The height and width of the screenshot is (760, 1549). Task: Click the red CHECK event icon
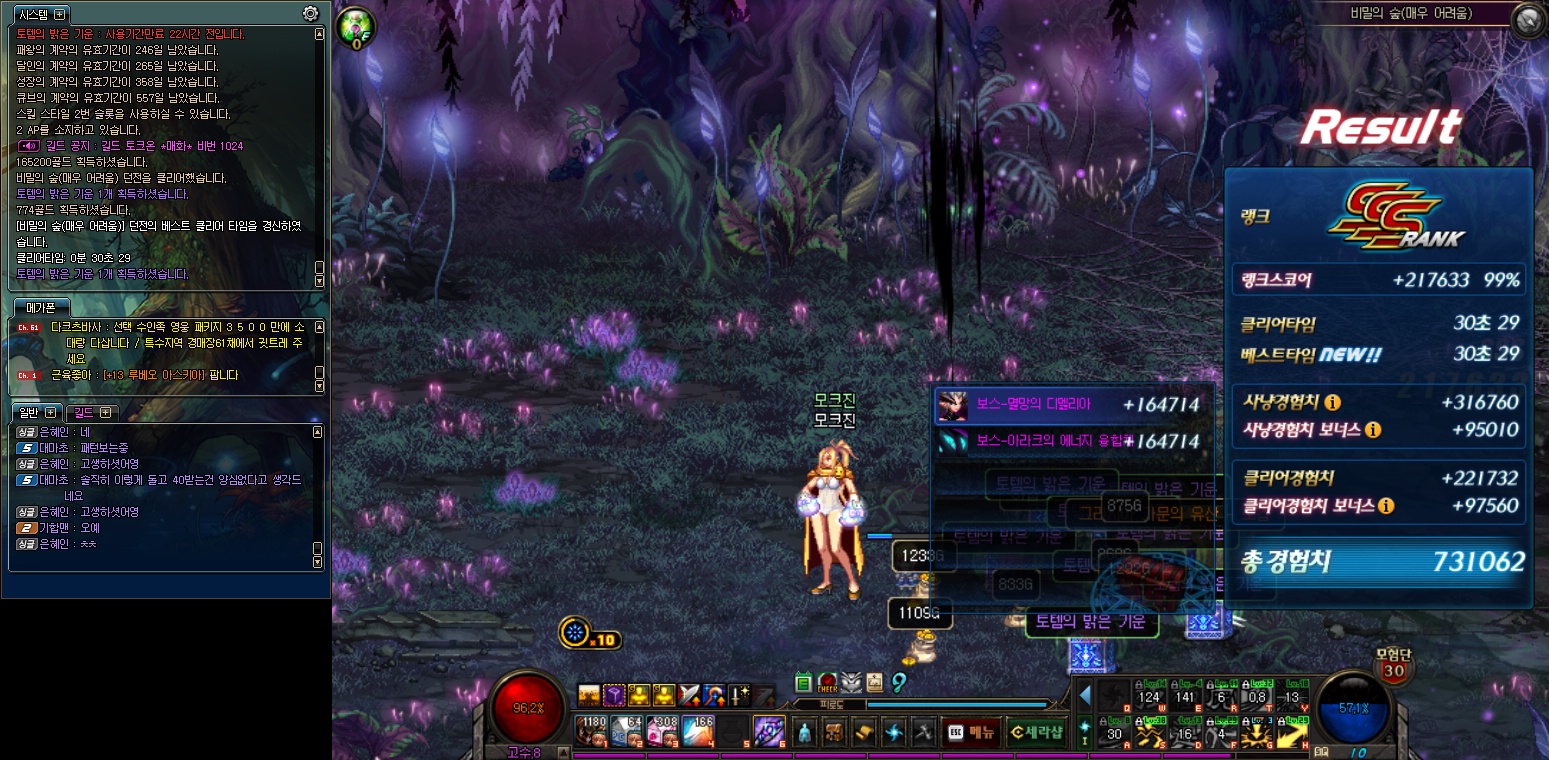click(827, 683)
